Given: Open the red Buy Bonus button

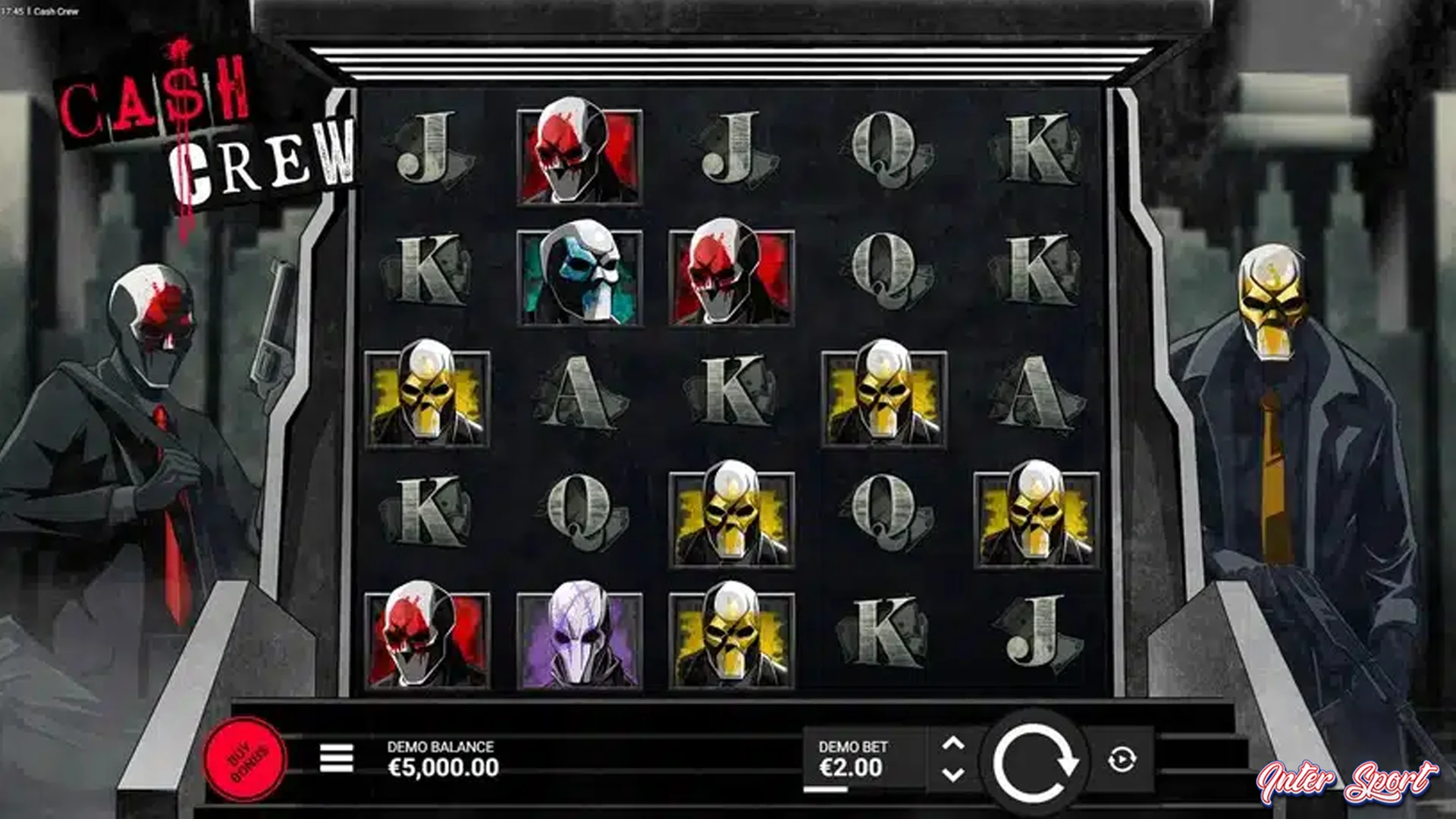Looking at the screenshot, I should pyautogui.click(x=245, y=758).
